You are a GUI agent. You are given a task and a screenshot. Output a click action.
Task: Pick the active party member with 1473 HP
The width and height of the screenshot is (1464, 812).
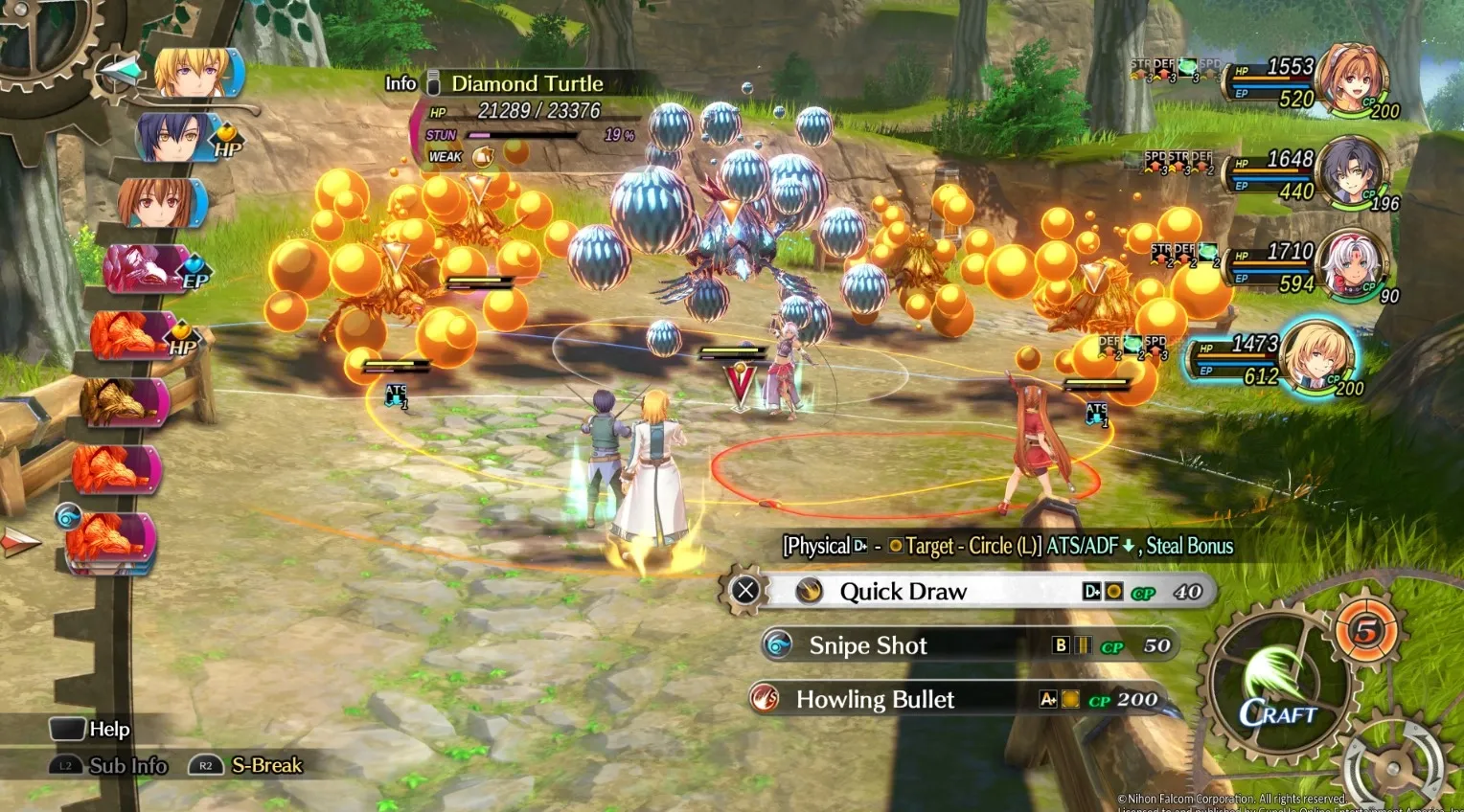click(x=1317, y=358)
